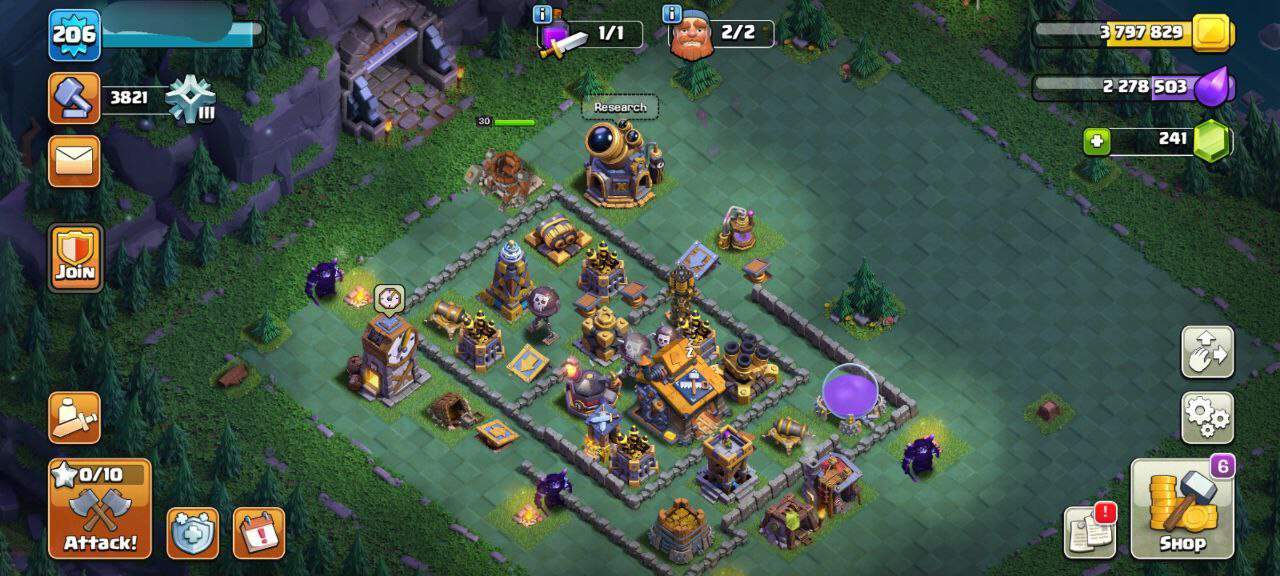Open the Shop menu
This screenshot has width=1280, height=576.
(1182, 510)
